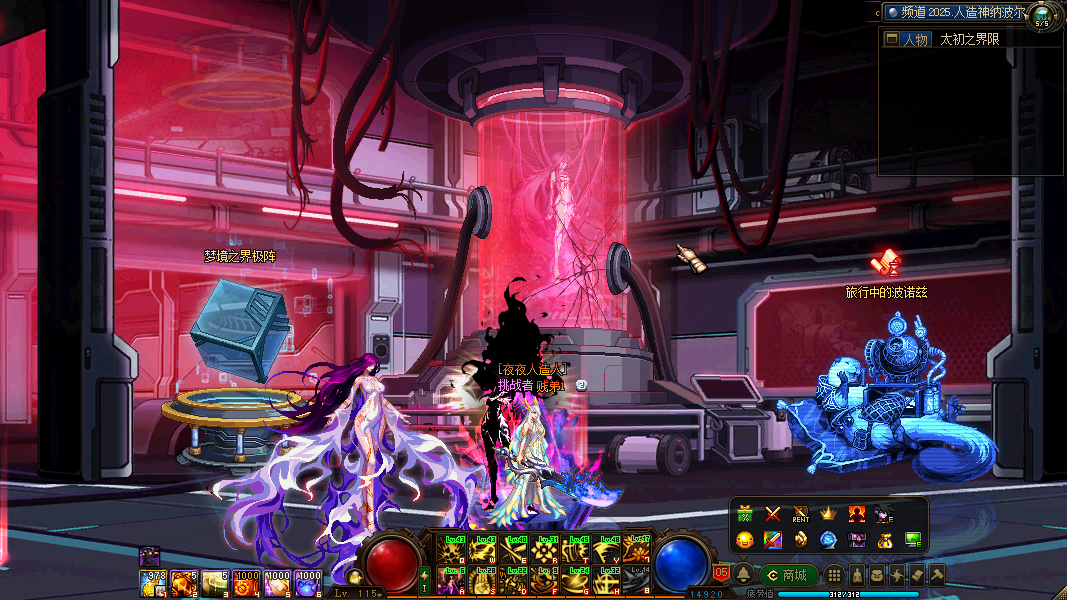Open the grid menu button
The height and width of the screenshot is (600, 1067).
click(834, 575)
